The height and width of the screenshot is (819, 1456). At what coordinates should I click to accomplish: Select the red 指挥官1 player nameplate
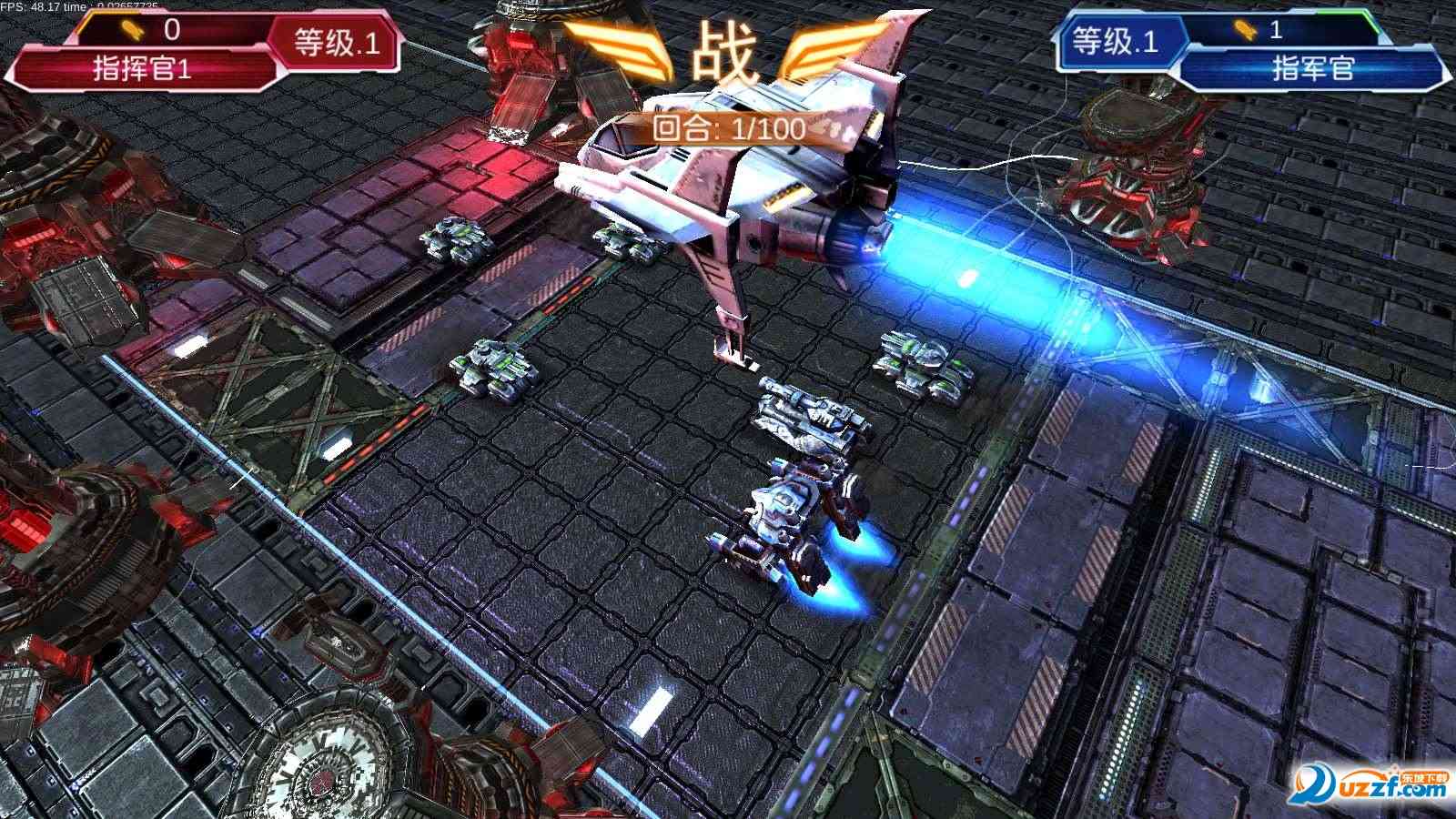(x=143, y=69)
